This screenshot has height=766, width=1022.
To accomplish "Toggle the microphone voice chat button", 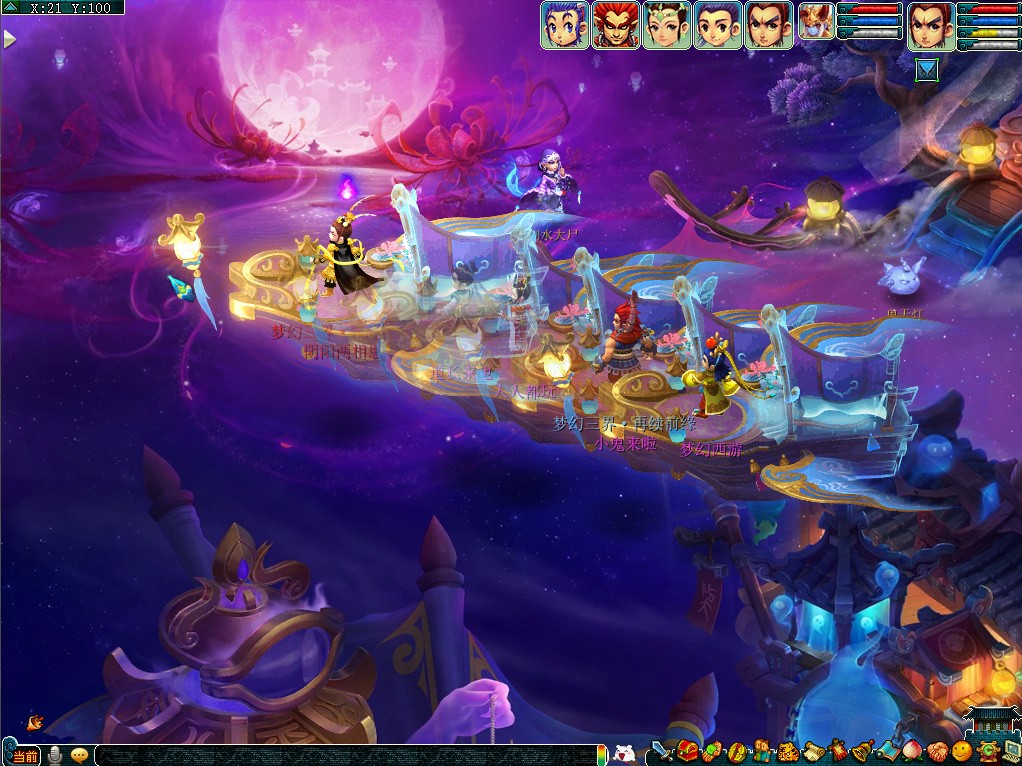I will (x=54, y=755).
